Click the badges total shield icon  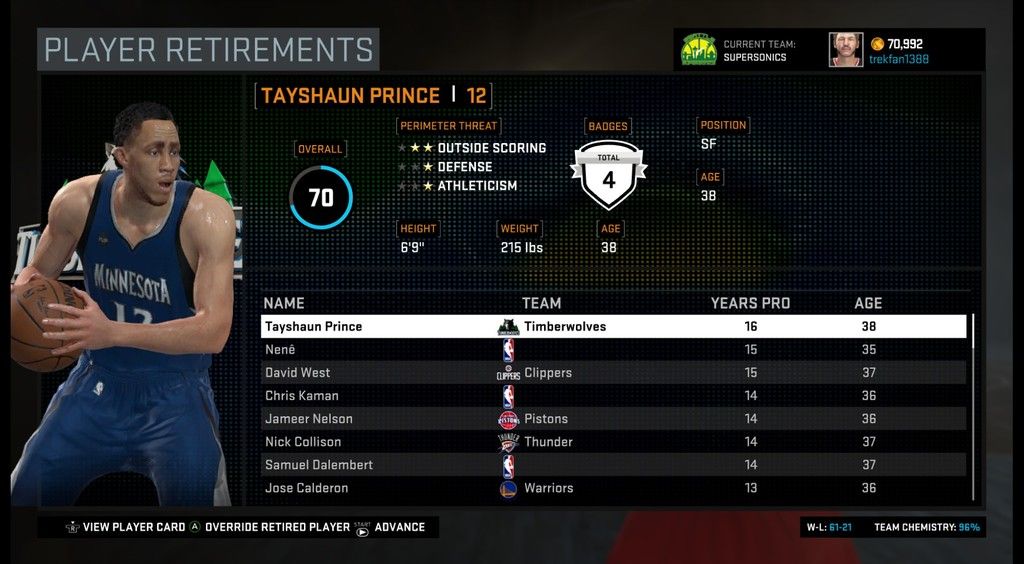pos(608,176)
